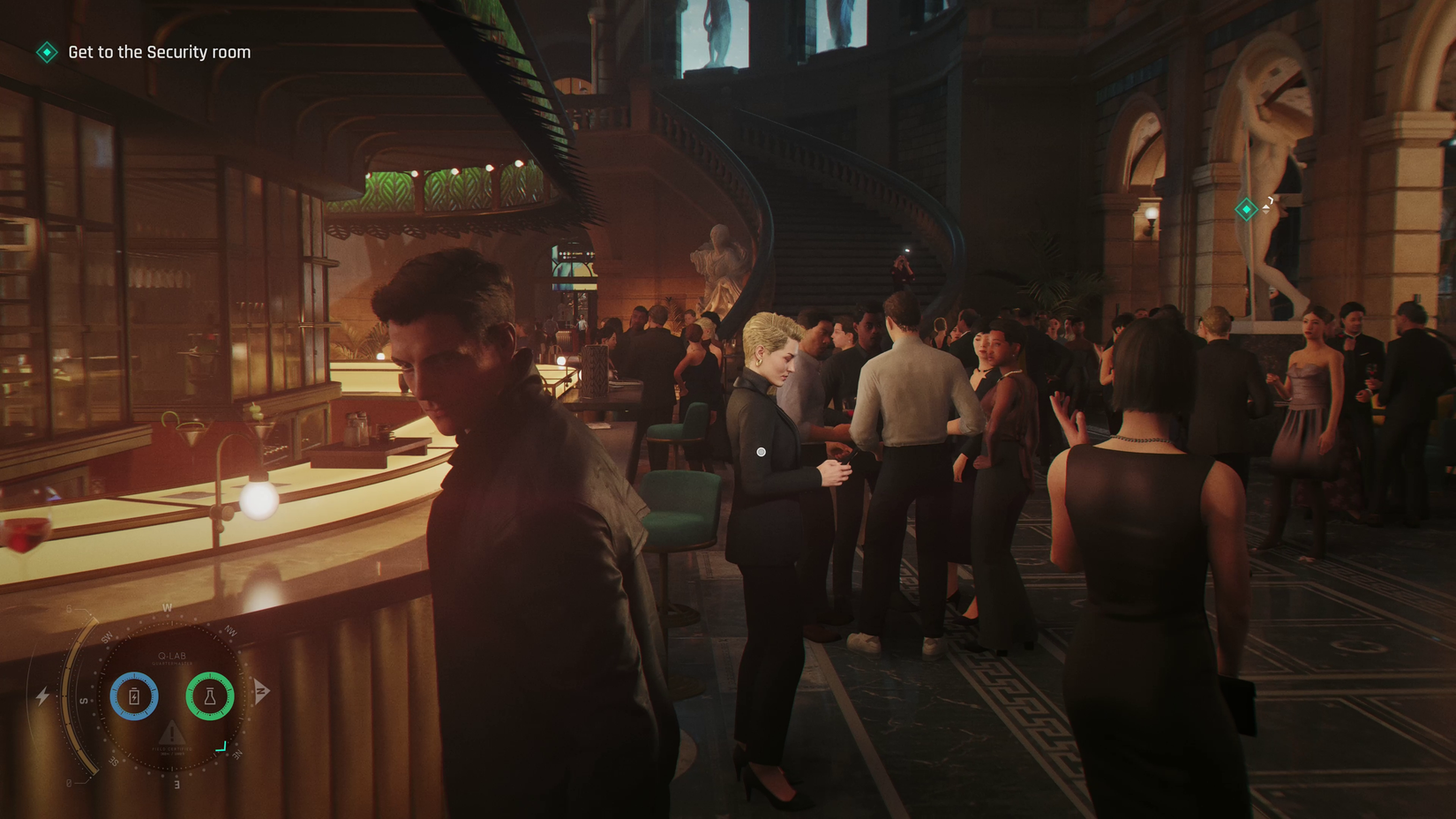Click the QUARTERMASTER subtitle under Q-LAB

[172, 664]
